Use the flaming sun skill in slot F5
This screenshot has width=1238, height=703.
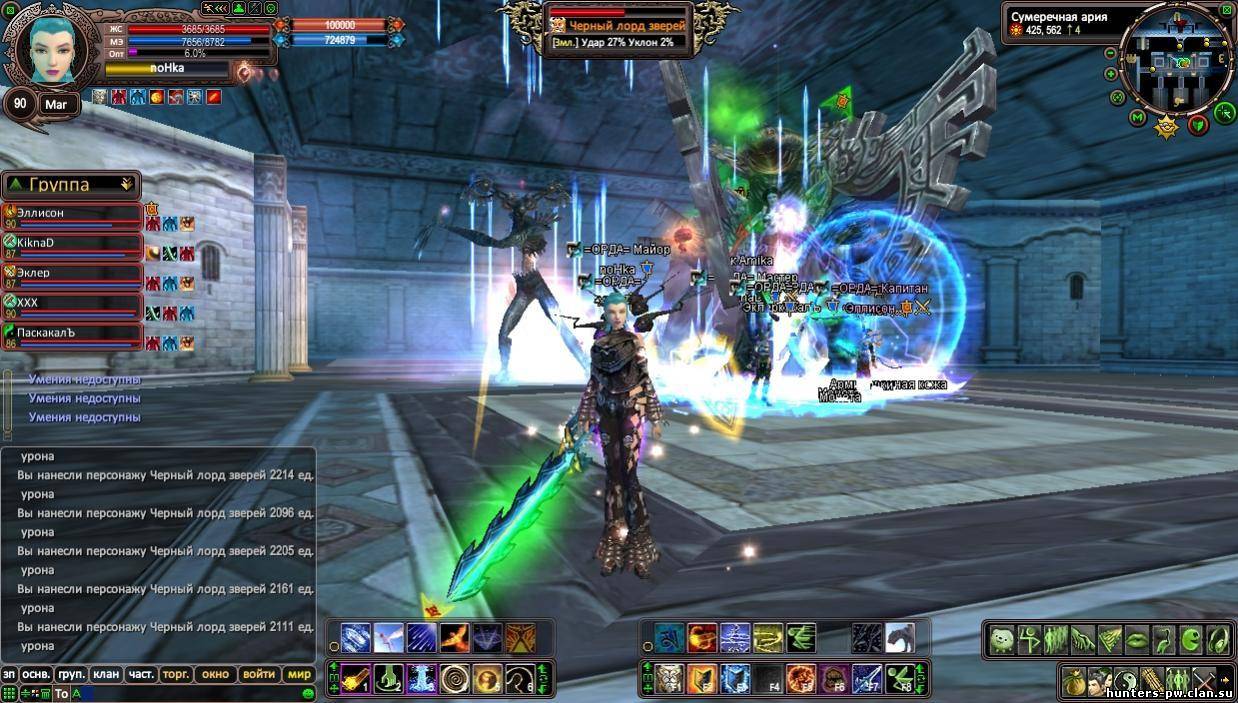tap(799, 679)
